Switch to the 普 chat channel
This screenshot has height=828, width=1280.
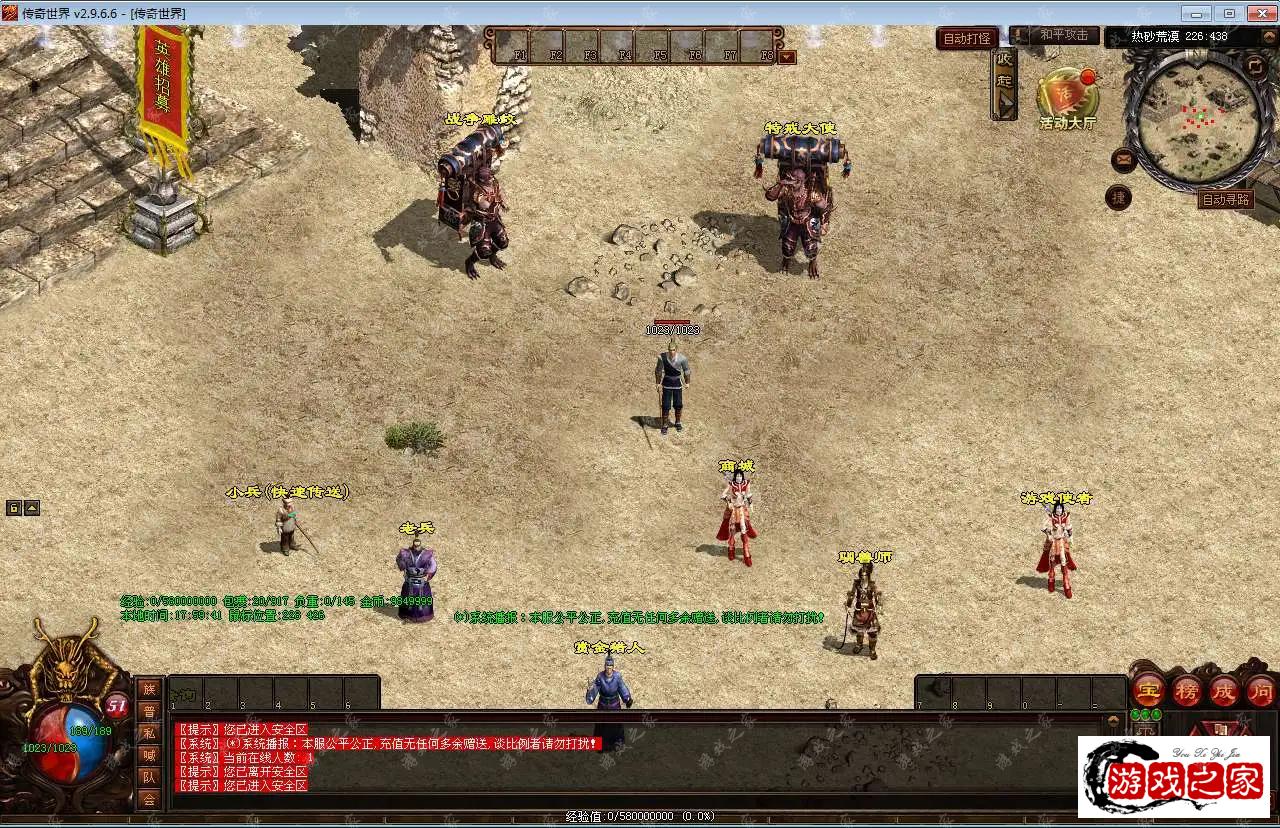click(x=149, y=711)
